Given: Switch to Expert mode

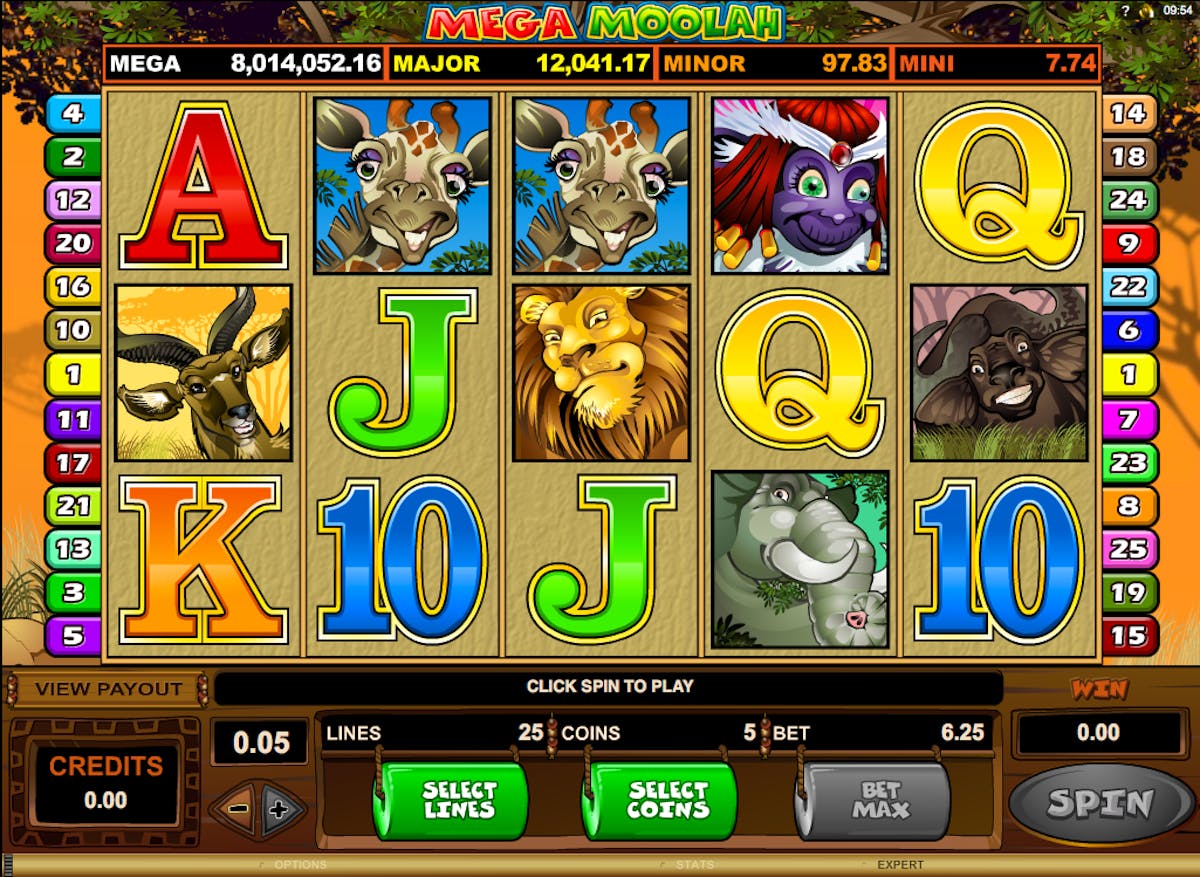Looking at the screenshot, I should coord(900,865).
